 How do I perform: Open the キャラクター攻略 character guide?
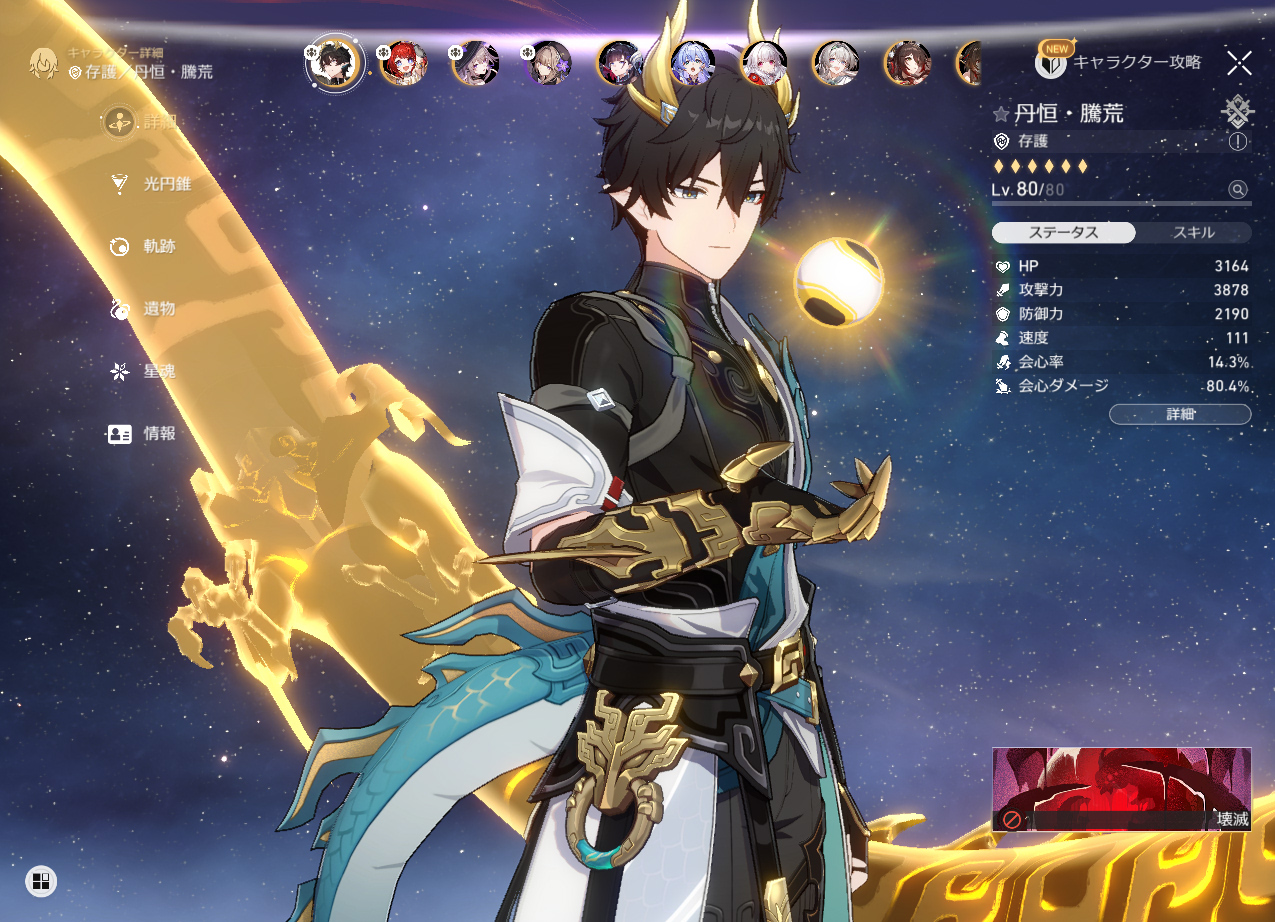click(x=1118, y=62)
